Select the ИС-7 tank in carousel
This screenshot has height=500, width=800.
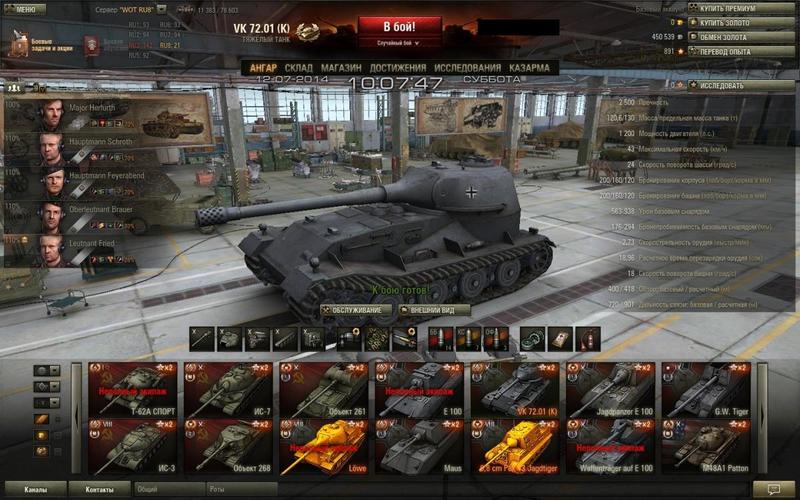[228, 390]
